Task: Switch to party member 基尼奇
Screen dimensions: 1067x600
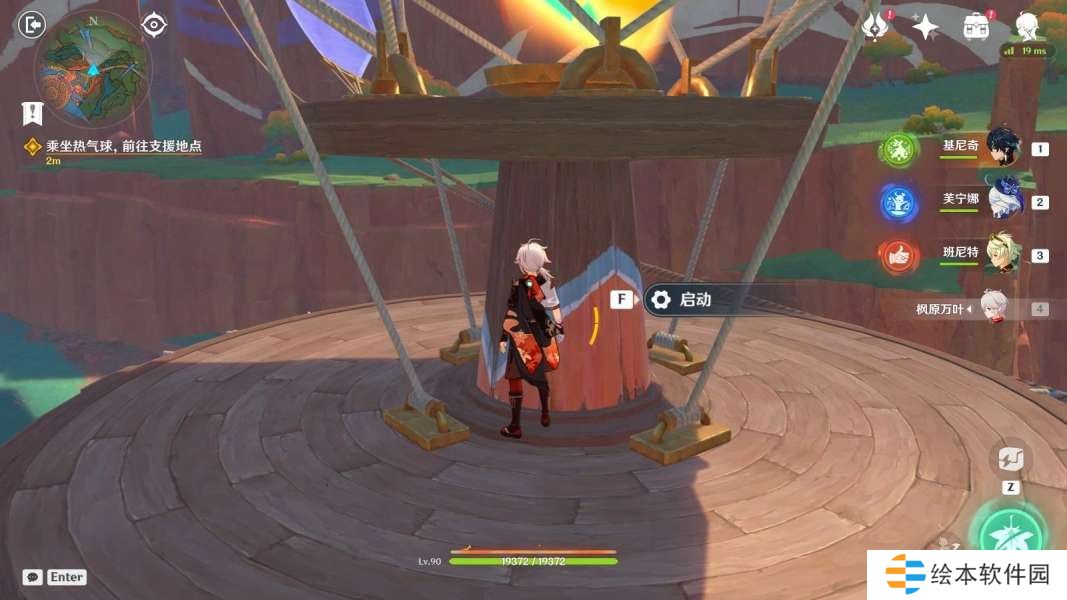Action: (1002, 148)
